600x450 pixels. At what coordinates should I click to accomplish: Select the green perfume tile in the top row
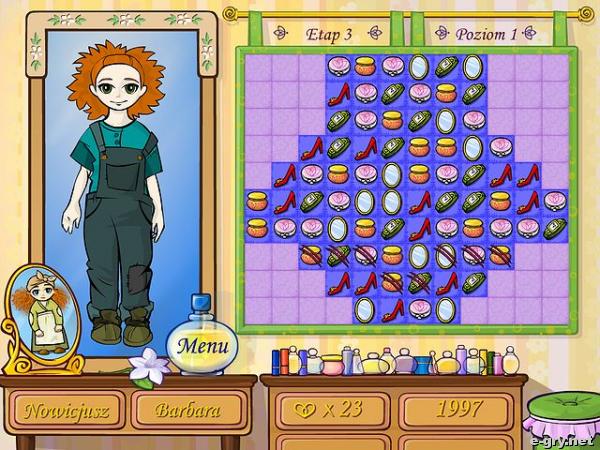click(x=446, y=68)
